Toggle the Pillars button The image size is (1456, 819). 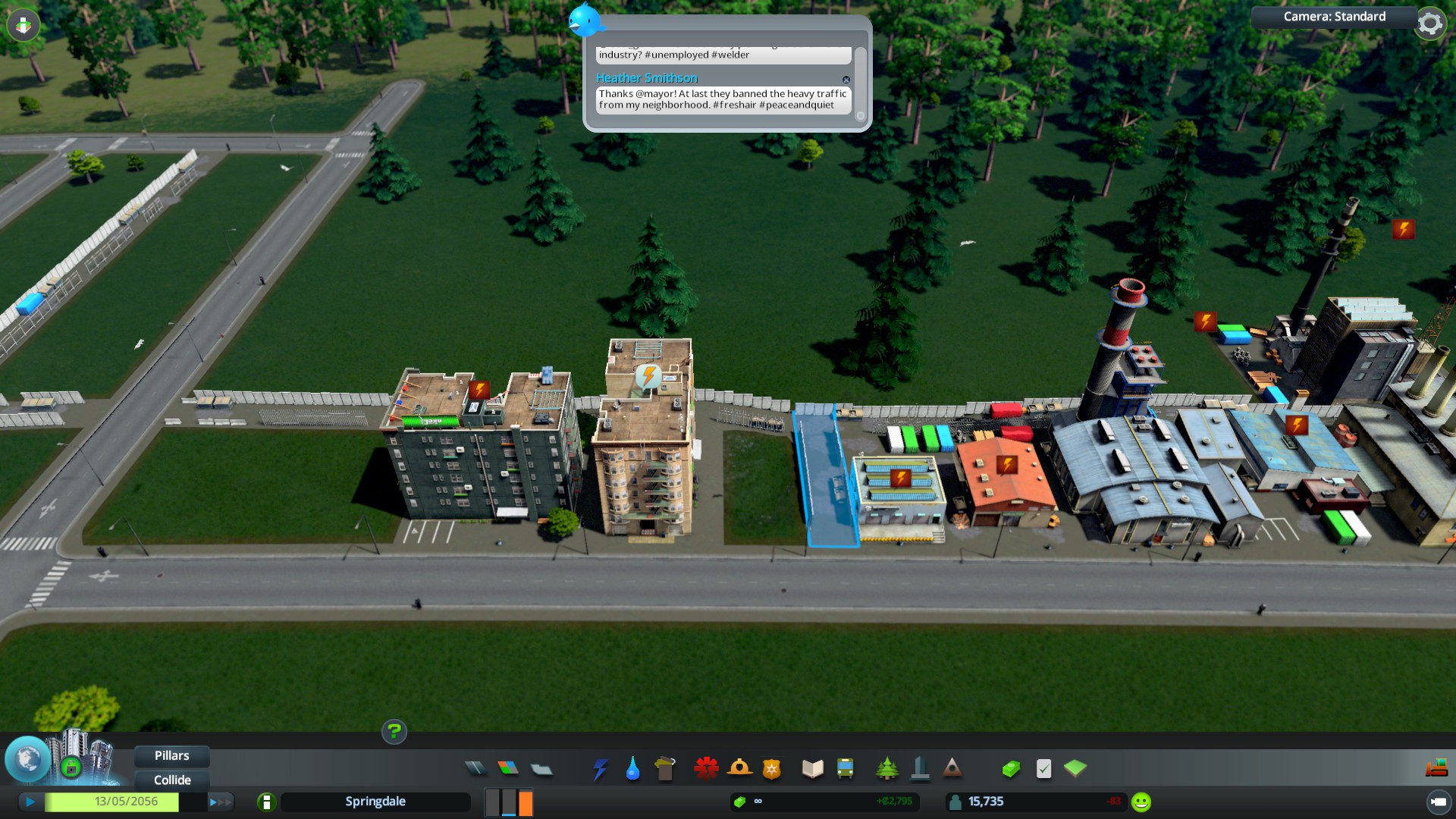[172, 756]
